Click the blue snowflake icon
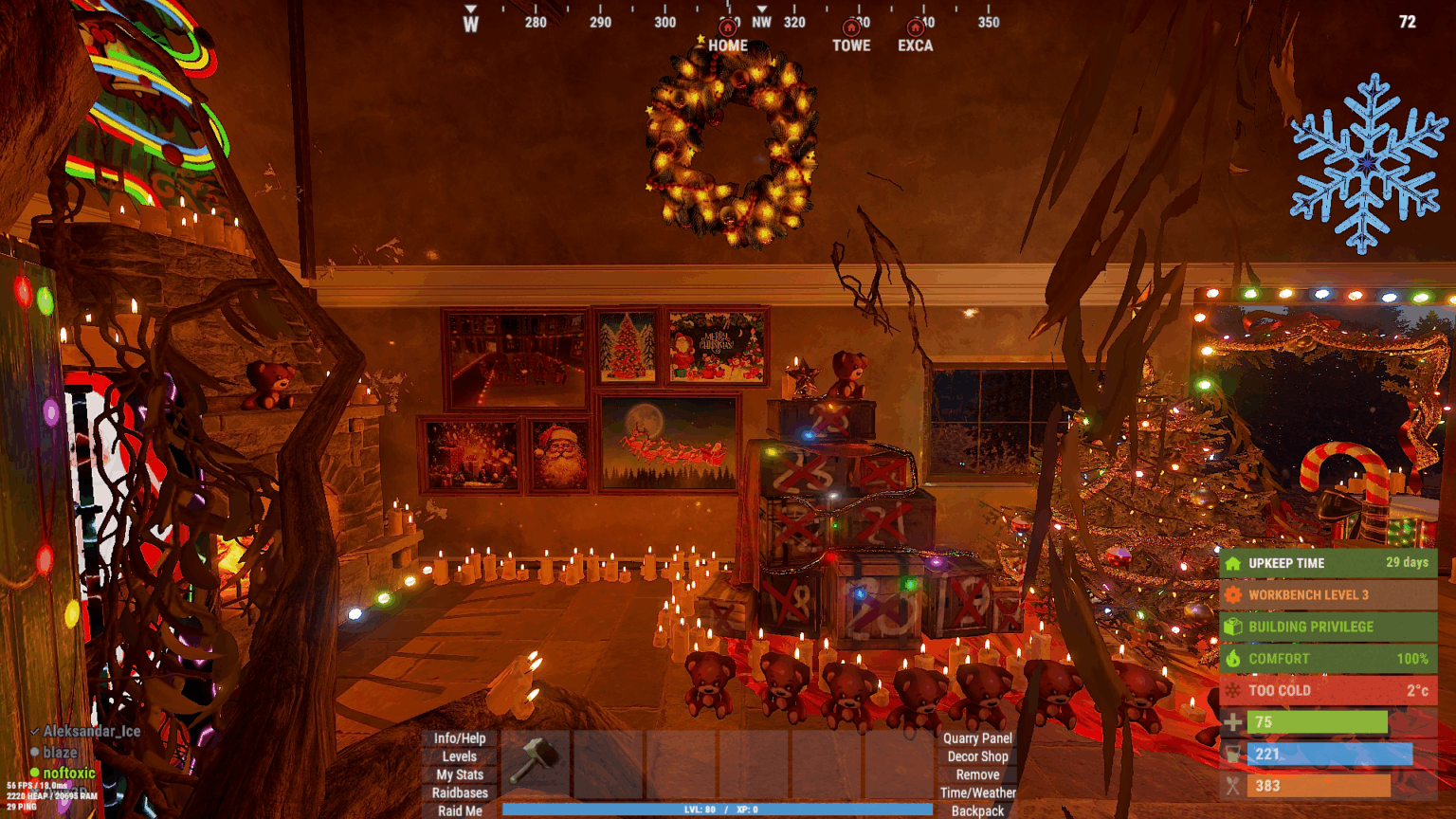 coord(1367,164)
